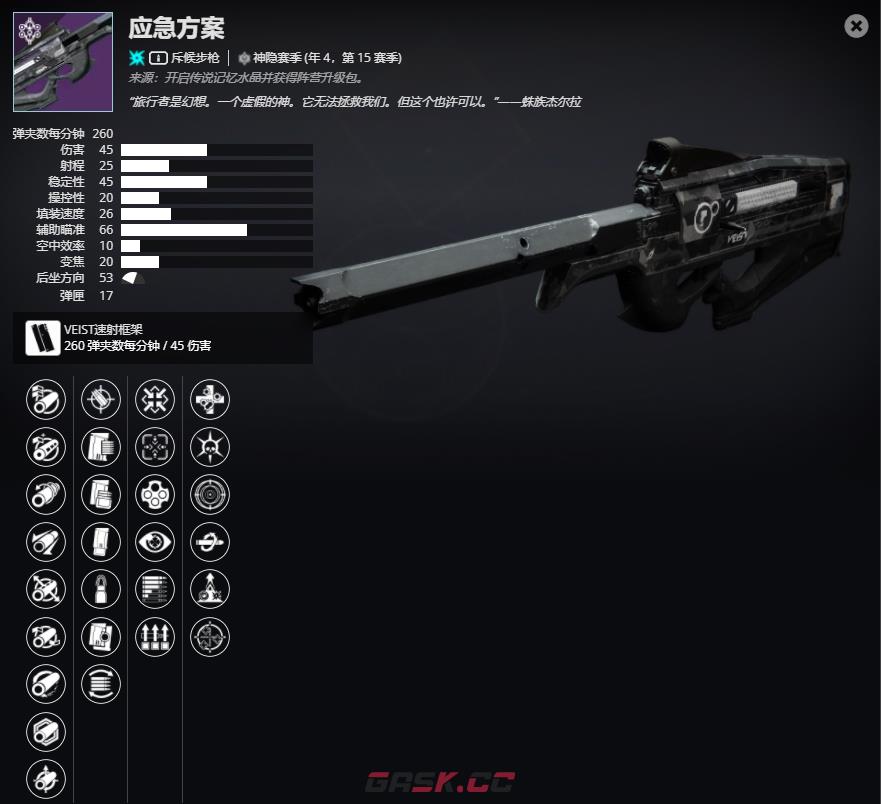Select the four inward arrows perk
Screen dimensions: 881x804
coord(155,400)
